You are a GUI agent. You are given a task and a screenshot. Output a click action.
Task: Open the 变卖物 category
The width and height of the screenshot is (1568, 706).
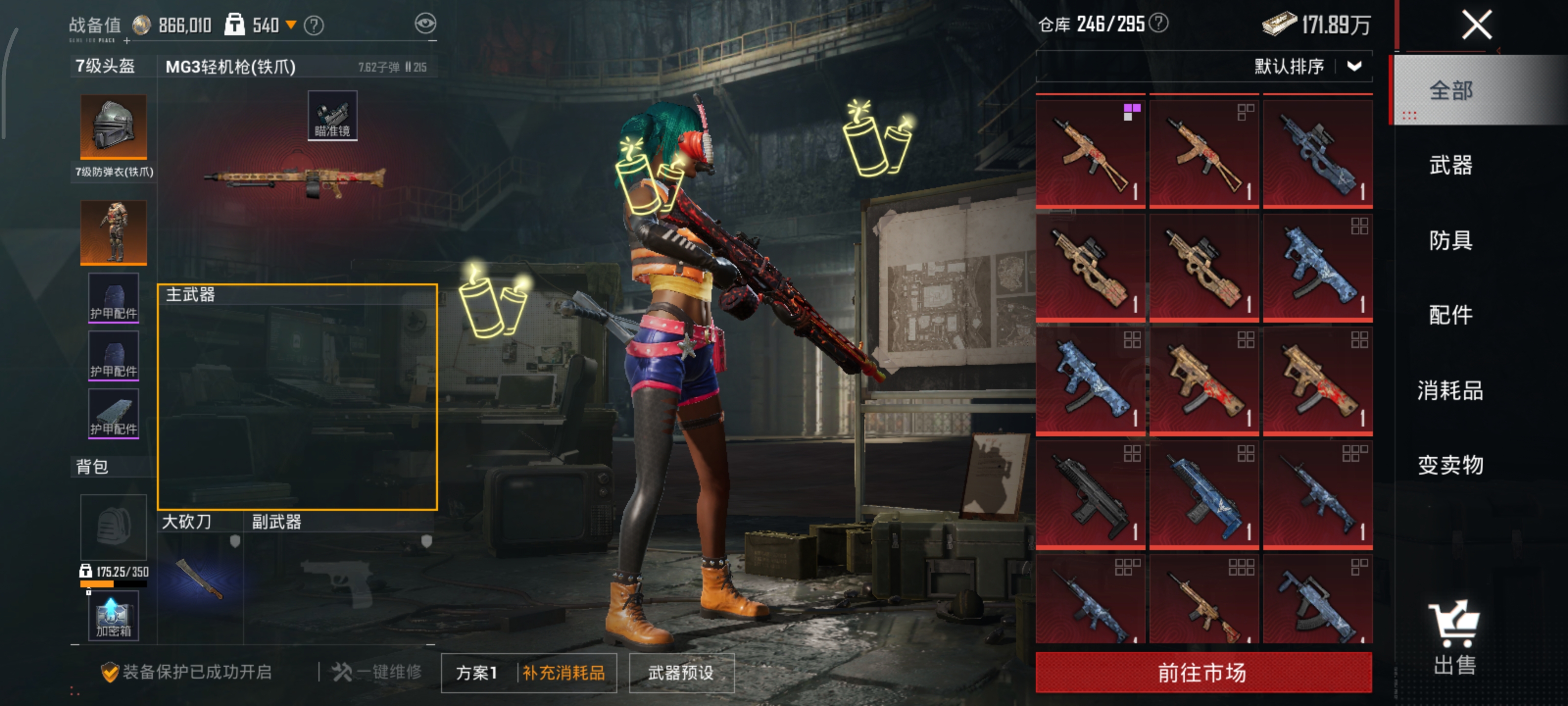click(x=1450, y=465)
